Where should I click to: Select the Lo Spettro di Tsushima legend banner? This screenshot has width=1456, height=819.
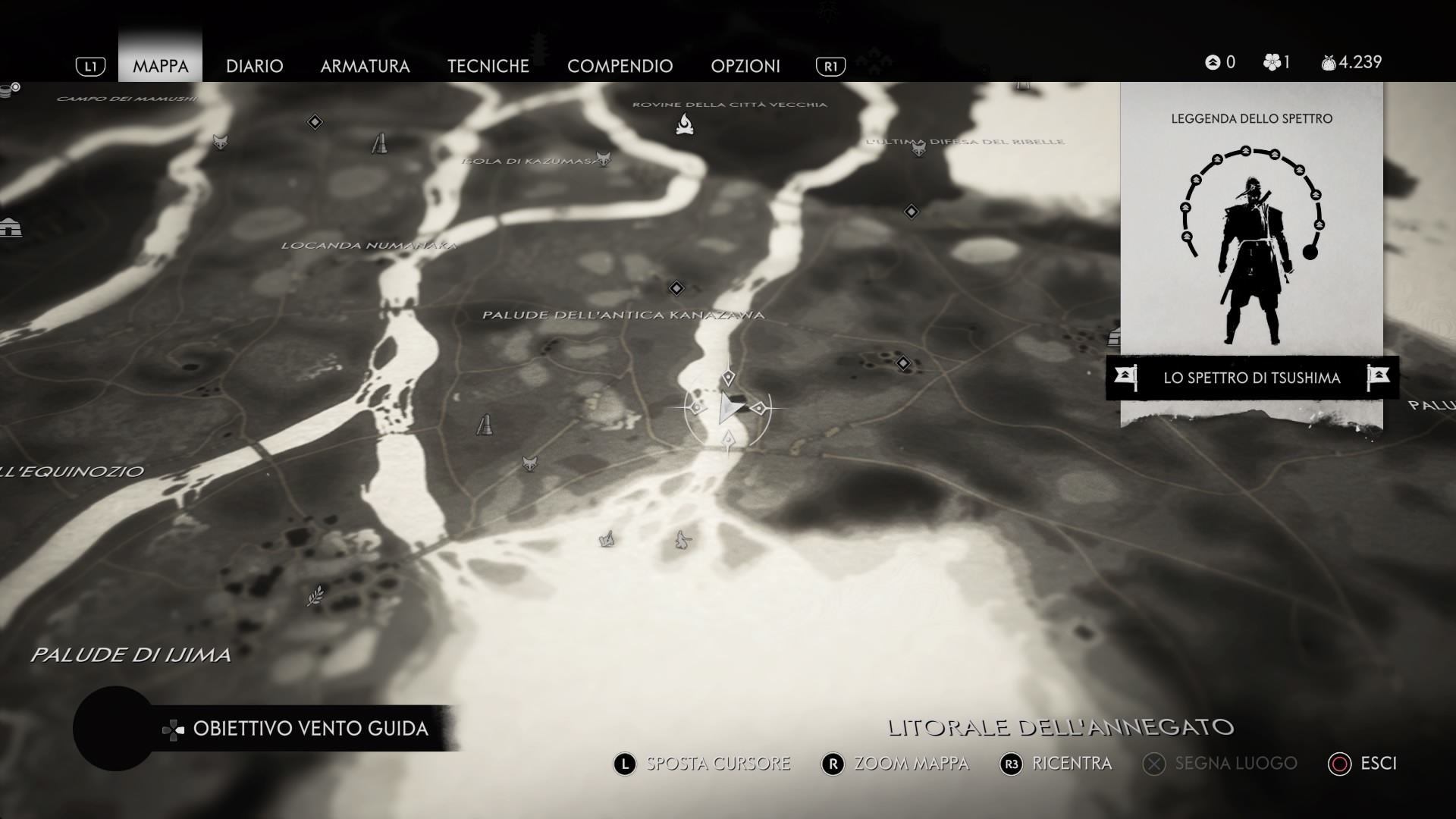[1251, 378]
